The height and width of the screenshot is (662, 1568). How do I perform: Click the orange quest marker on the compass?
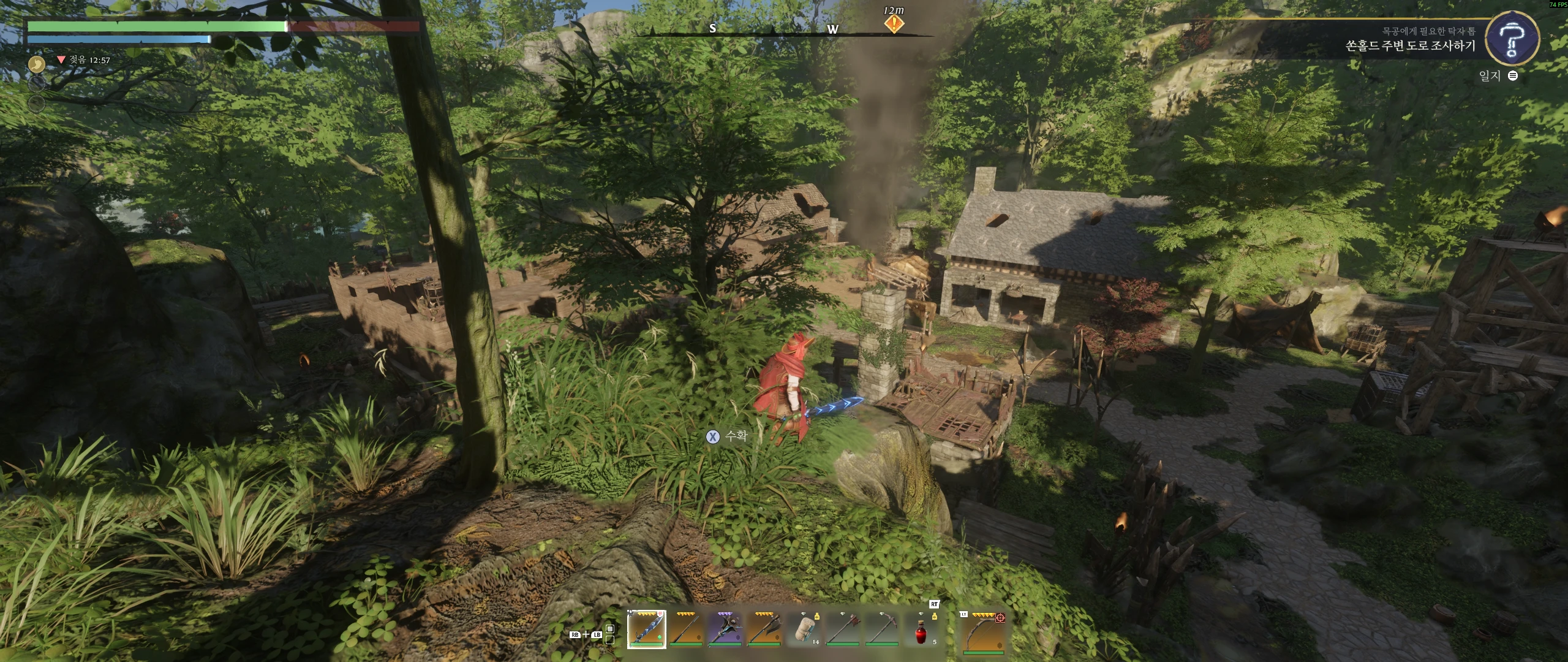(894, 25)
